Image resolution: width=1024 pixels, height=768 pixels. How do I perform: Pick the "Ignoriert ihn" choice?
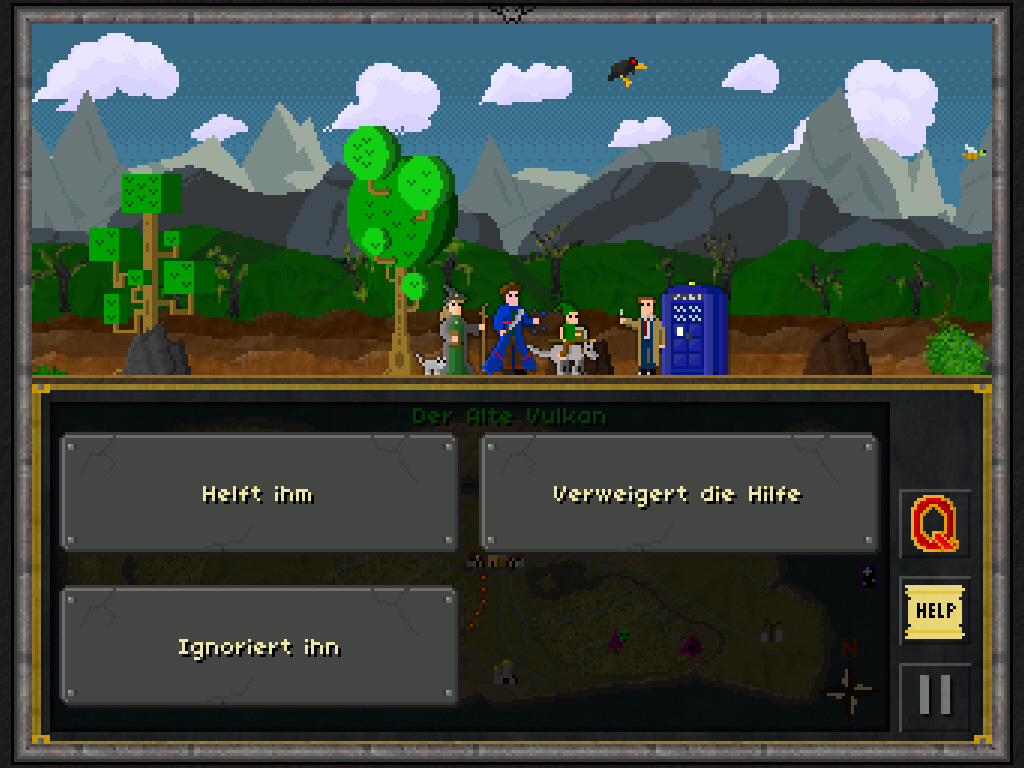[x=259, y=647]
